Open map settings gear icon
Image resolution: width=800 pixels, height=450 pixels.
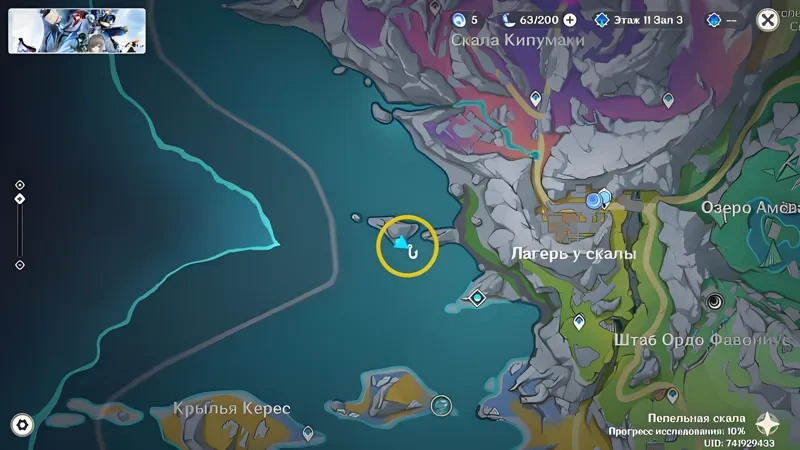[21, 425]
